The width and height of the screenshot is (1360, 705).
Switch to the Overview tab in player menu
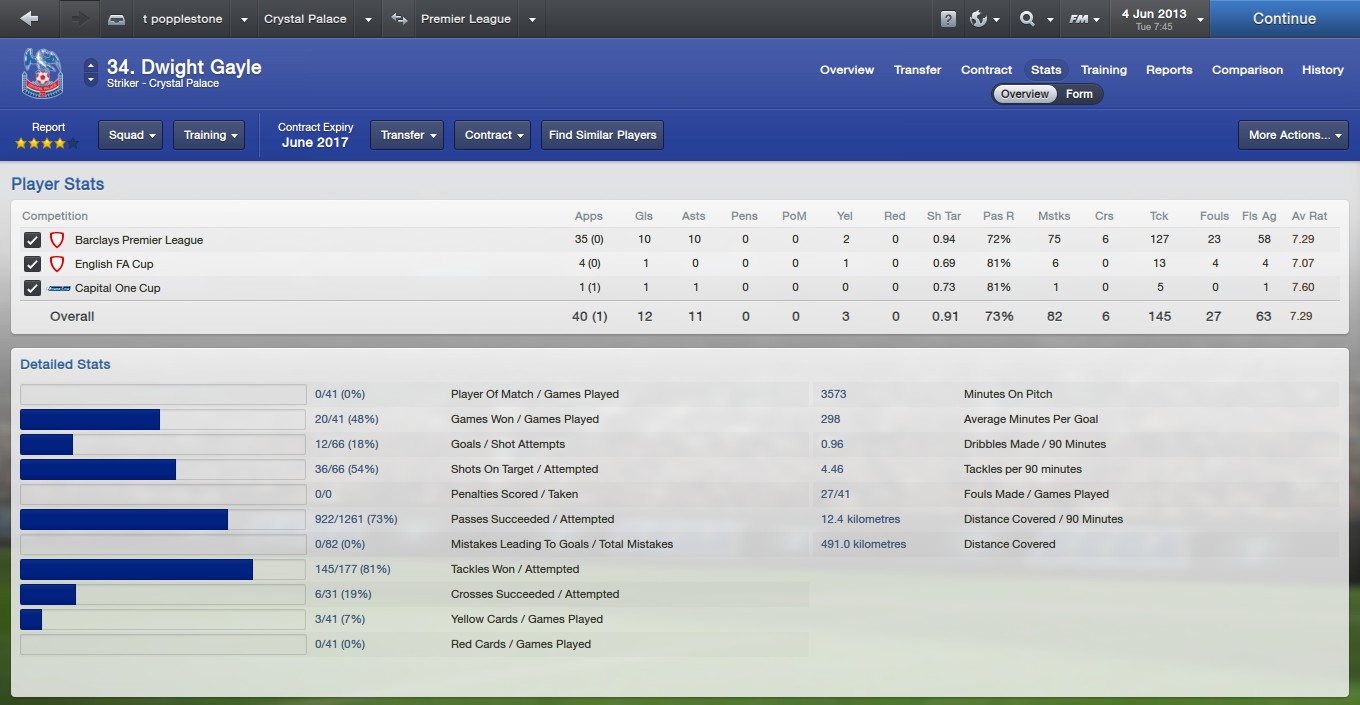coord(846,70)
